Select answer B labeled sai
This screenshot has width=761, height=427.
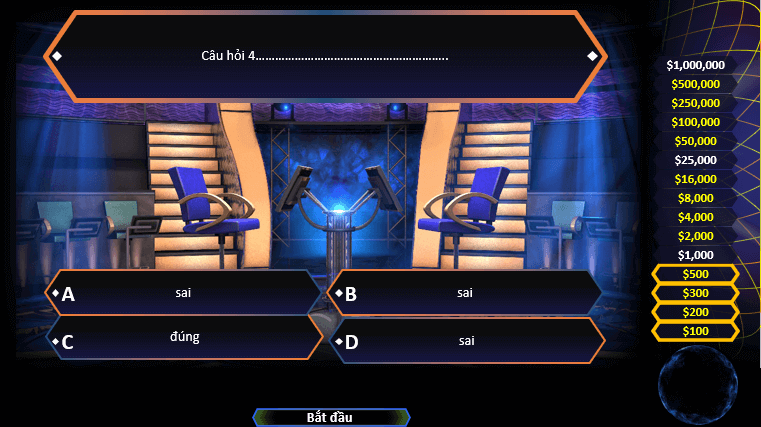(465, 293)
